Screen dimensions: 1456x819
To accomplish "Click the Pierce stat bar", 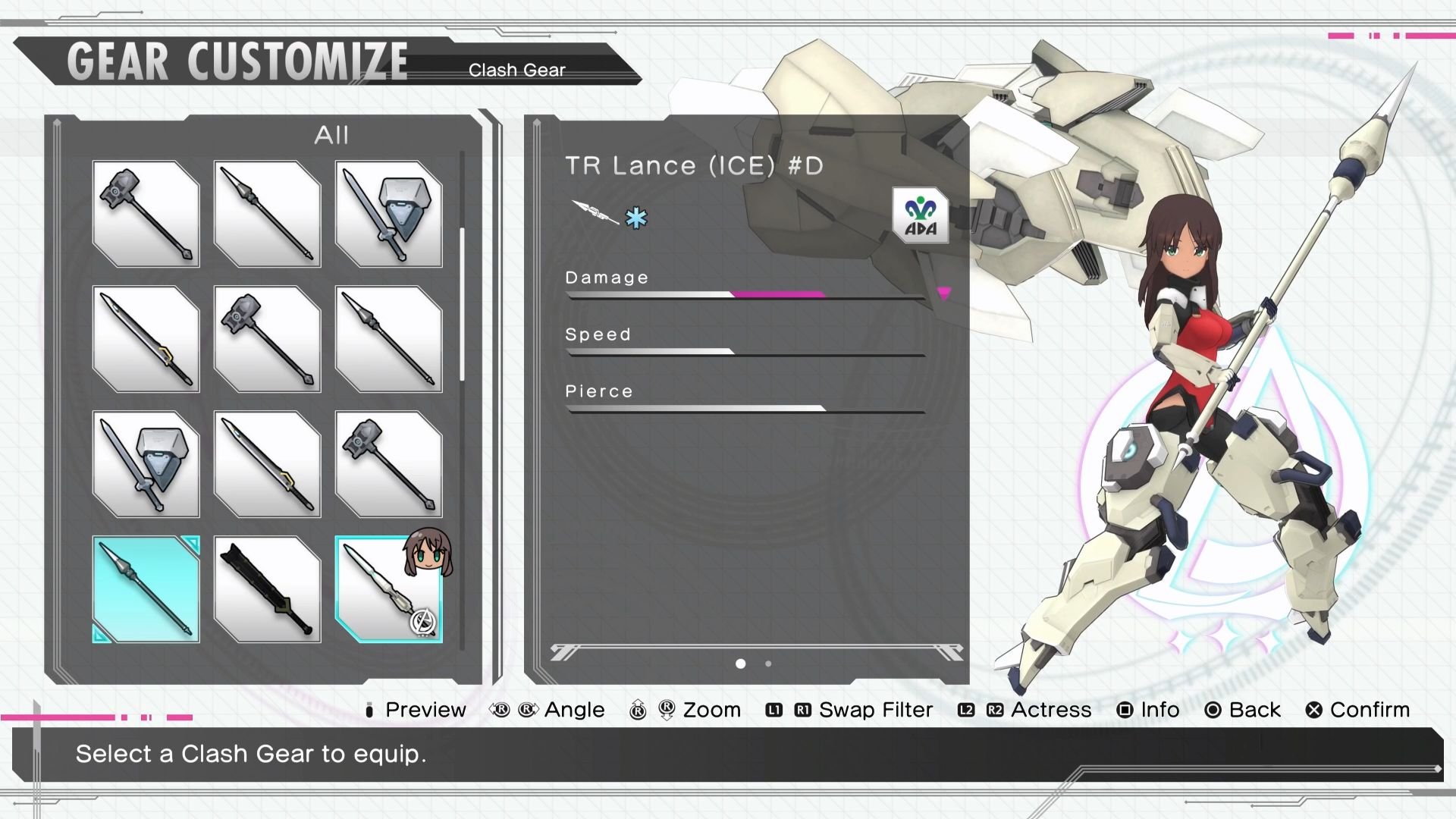I will tap(743, 408).
